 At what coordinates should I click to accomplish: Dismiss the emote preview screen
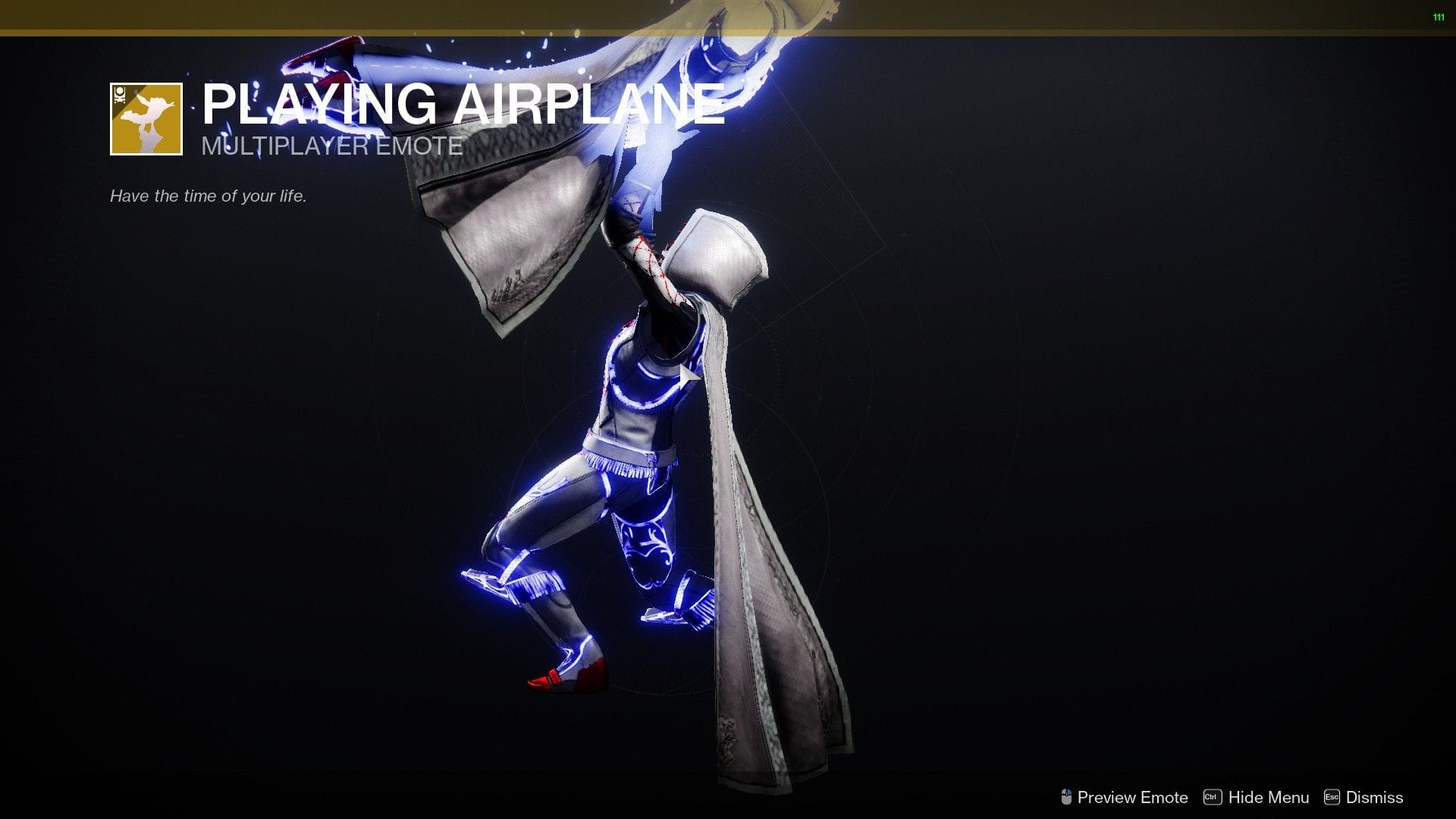tap(1375, 797)
